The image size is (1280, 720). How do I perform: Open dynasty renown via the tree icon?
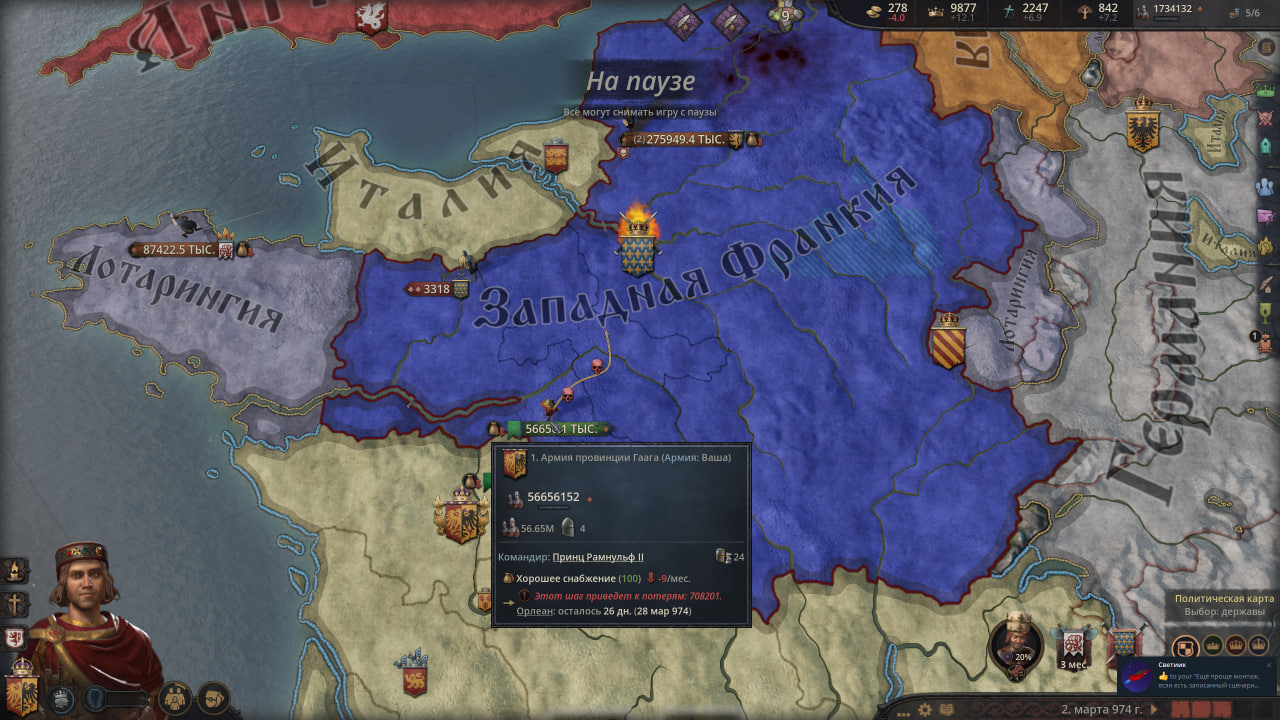click(1083, 12)
